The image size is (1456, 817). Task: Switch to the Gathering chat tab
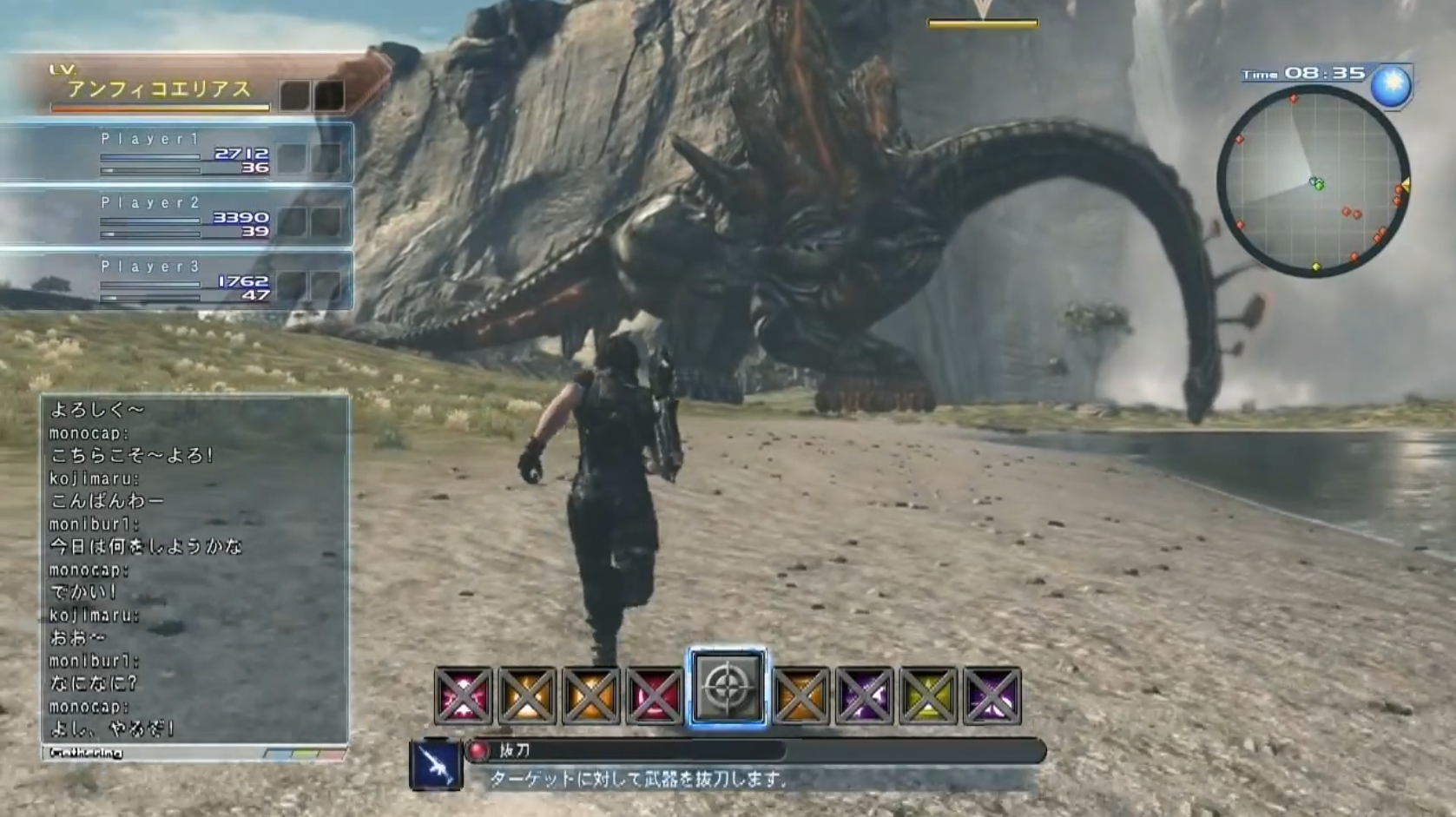click(x=87, y=754)
